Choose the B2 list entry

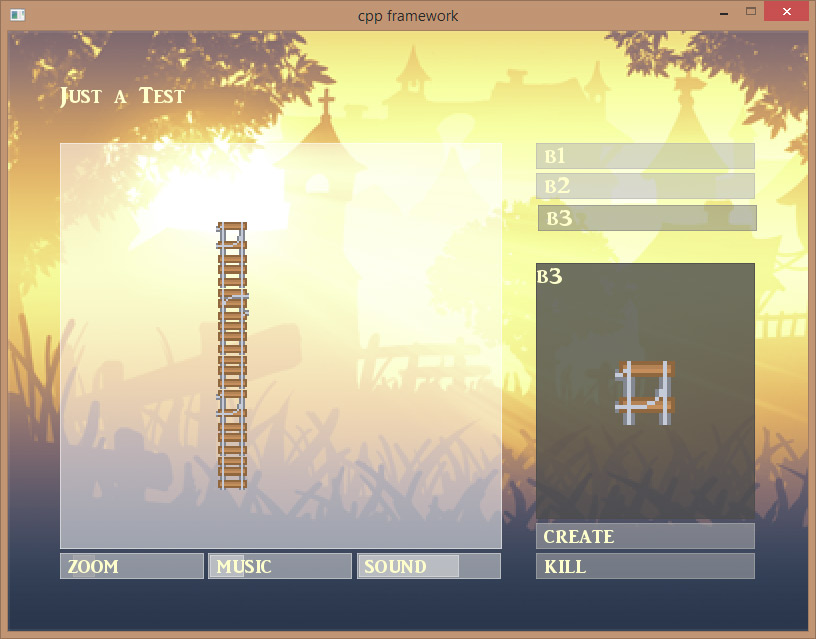[x=645, y=186]
